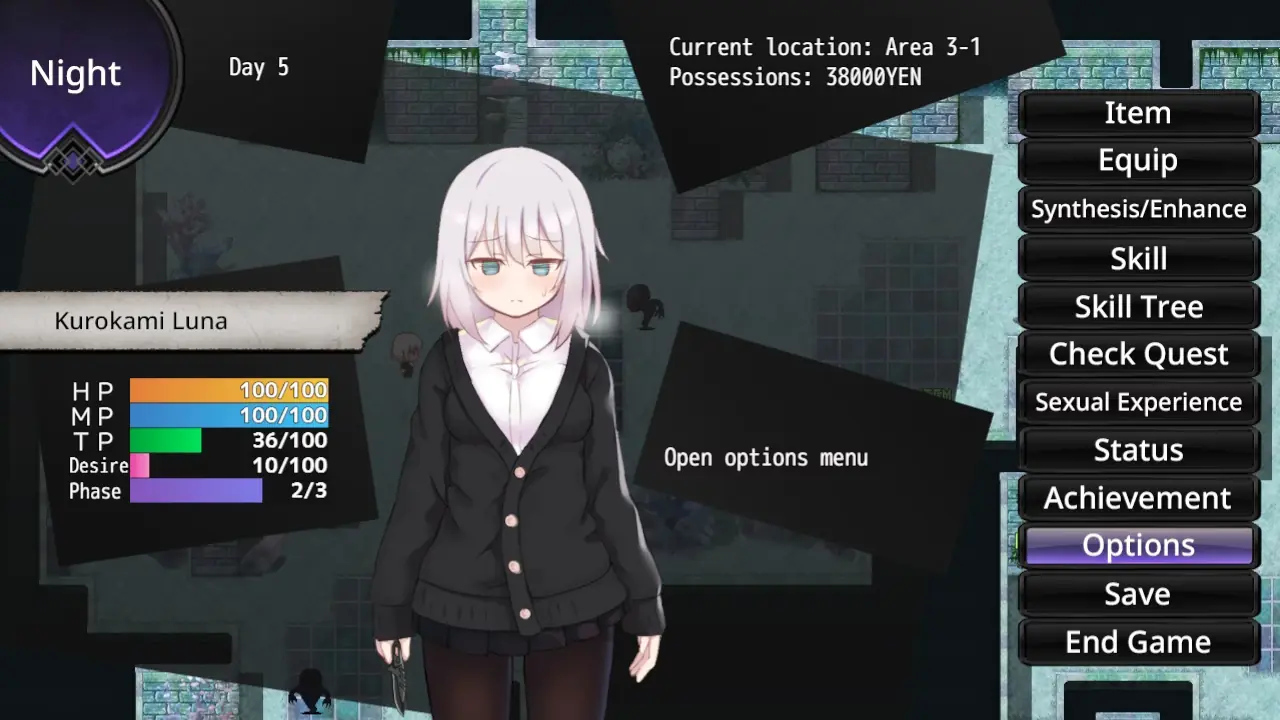Screen dimensions: 1280x720
Task: Choose End Game
Action: tap(1138, 642)
